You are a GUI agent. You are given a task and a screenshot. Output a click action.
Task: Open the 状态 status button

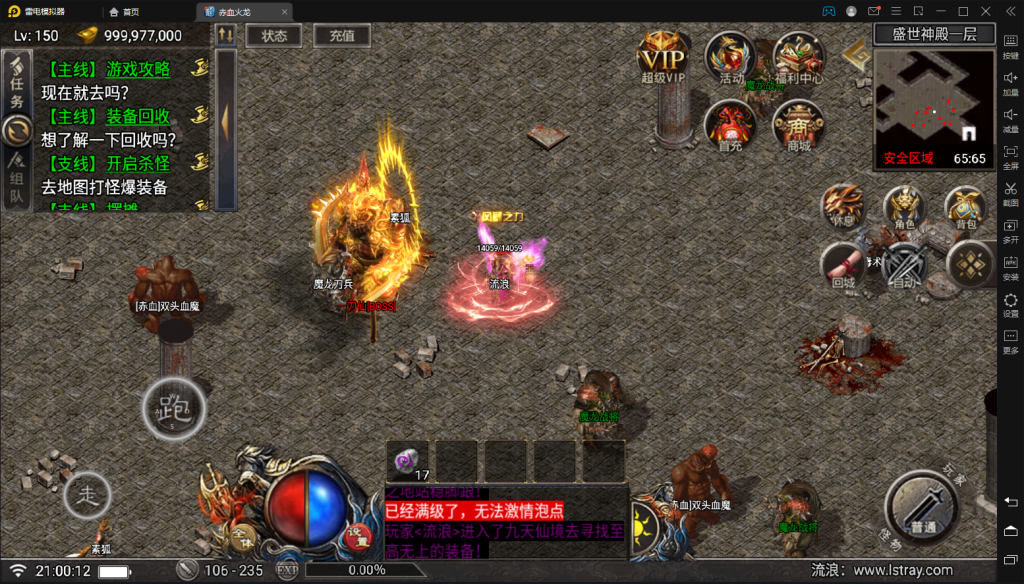(274, 35)
